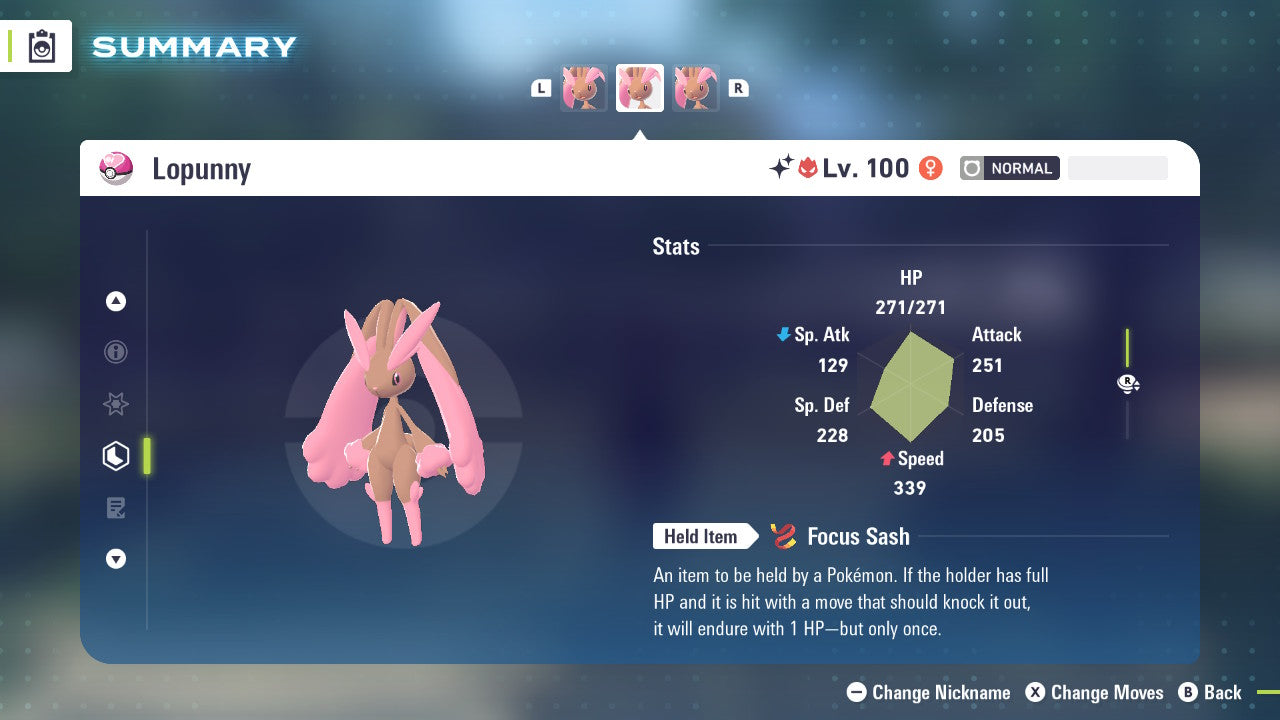Switch to the previous party Pokémon portrait

(x=584, y=88)
